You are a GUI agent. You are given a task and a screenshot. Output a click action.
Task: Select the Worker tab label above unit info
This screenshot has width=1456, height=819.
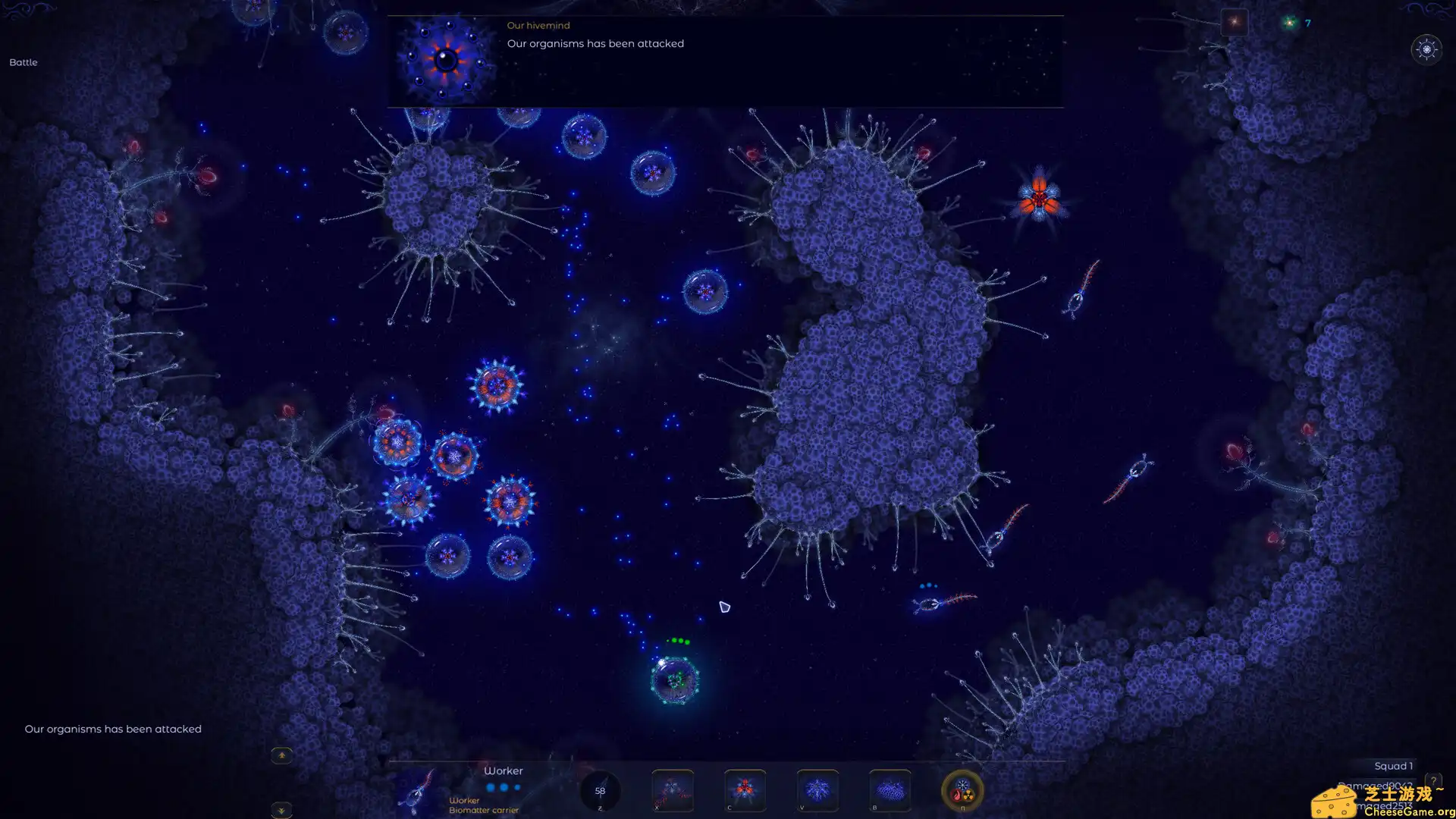click(x=504, y=770)
